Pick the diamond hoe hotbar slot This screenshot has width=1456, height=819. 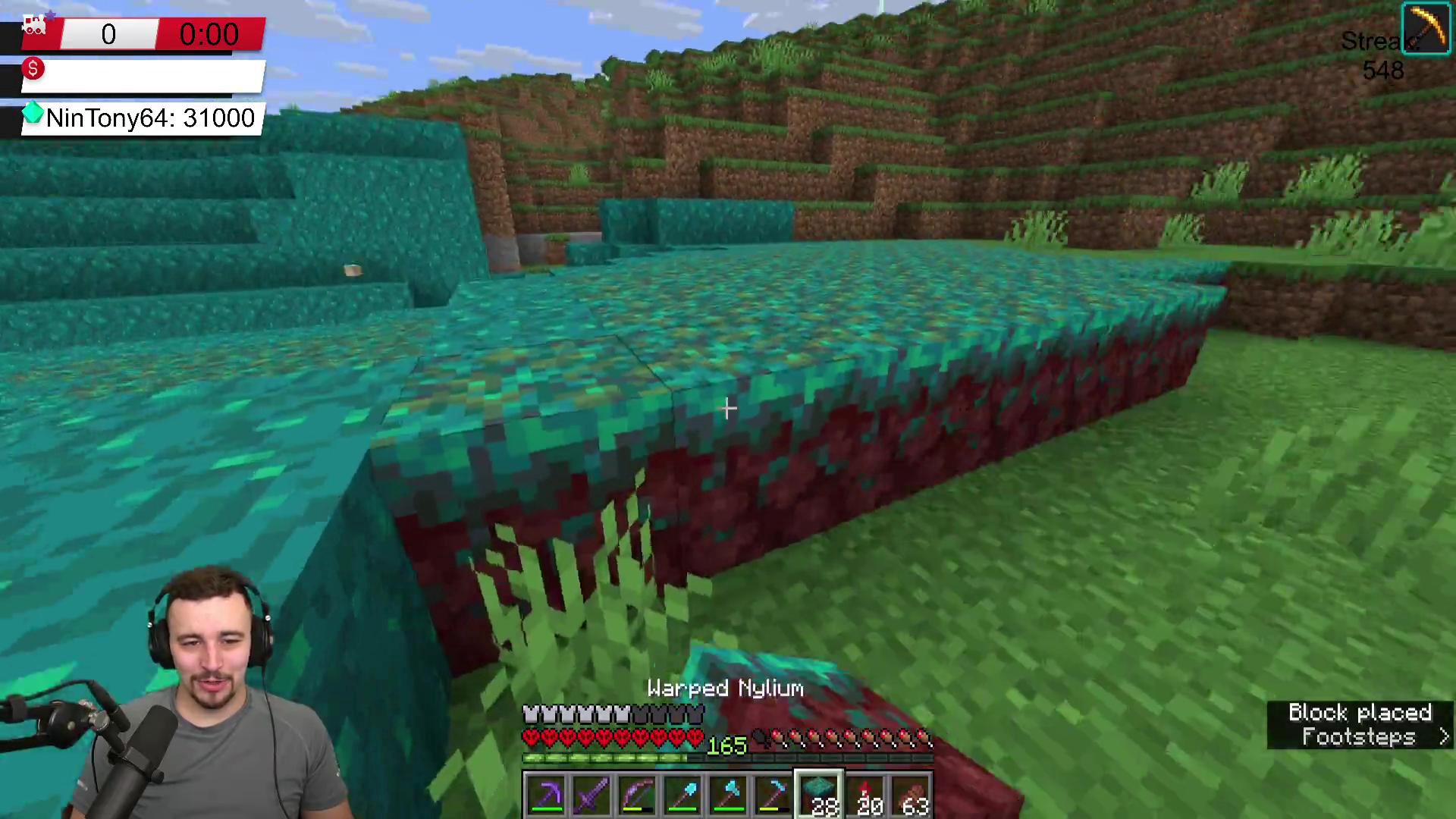point(773,795)
